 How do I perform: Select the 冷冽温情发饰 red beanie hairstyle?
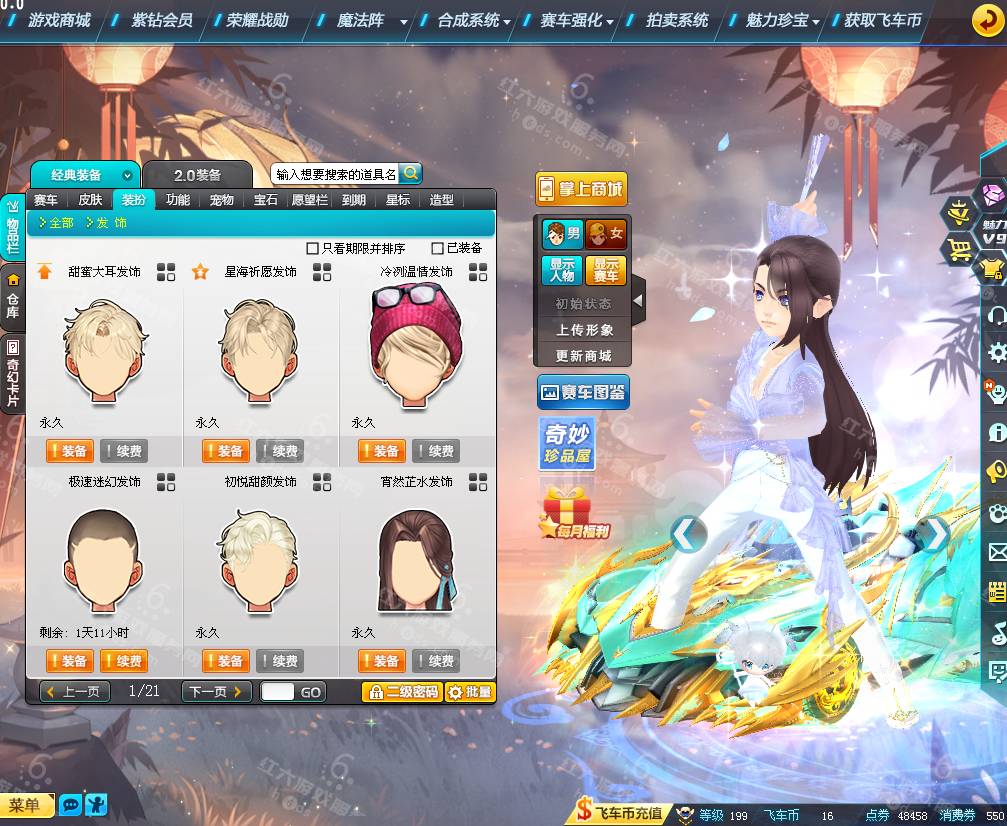click(x=416, y=343)
